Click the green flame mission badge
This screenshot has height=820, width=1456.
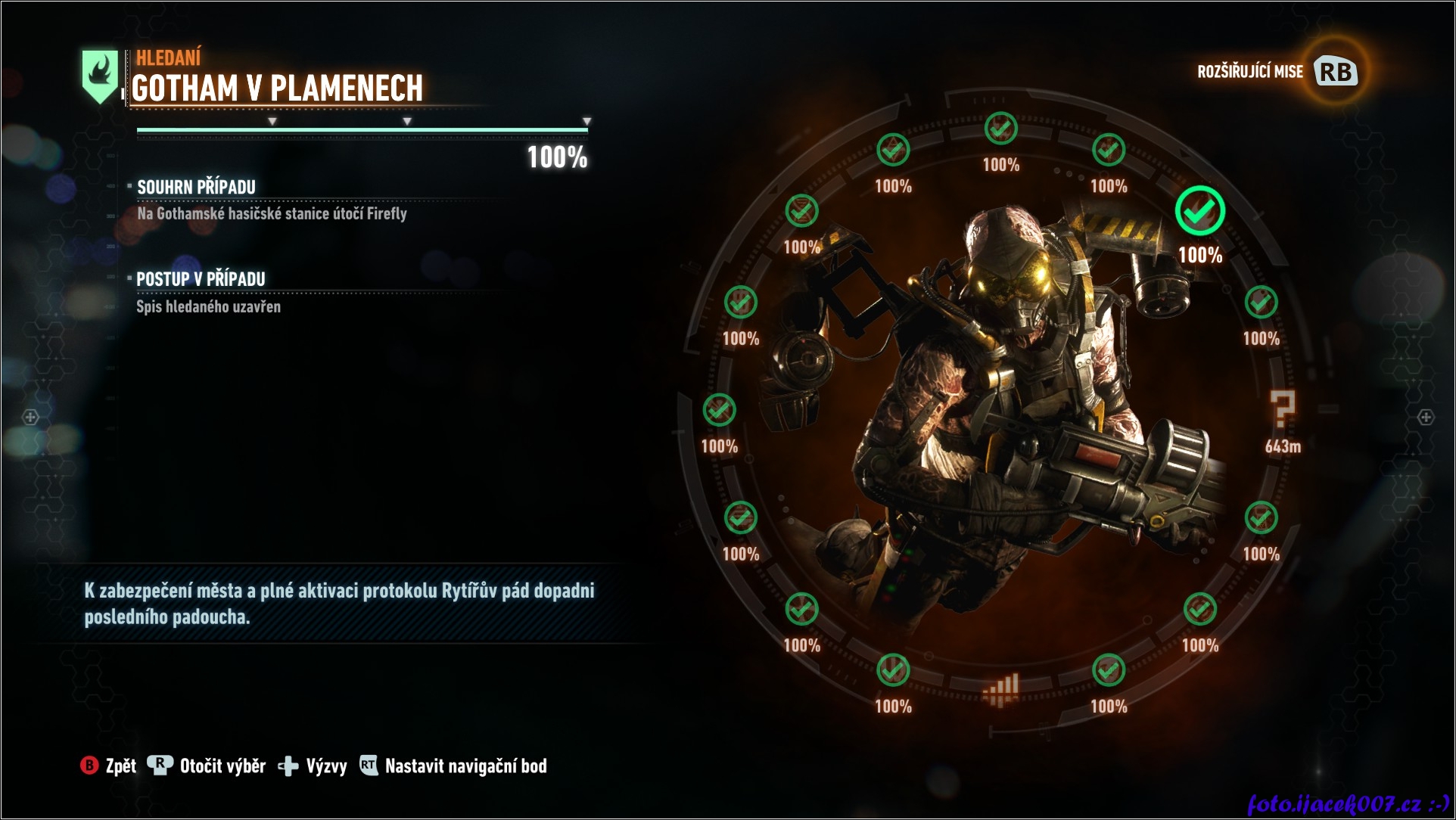(x=100, y=75)
